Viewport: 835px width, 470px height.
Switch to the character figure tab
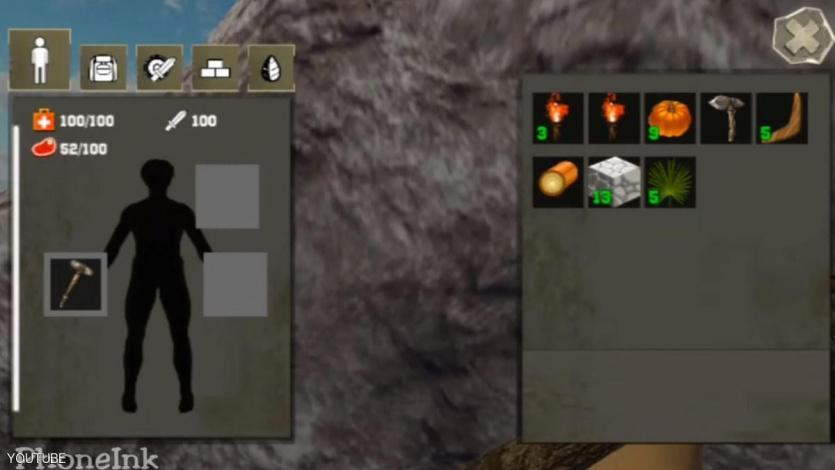point(40,60)
